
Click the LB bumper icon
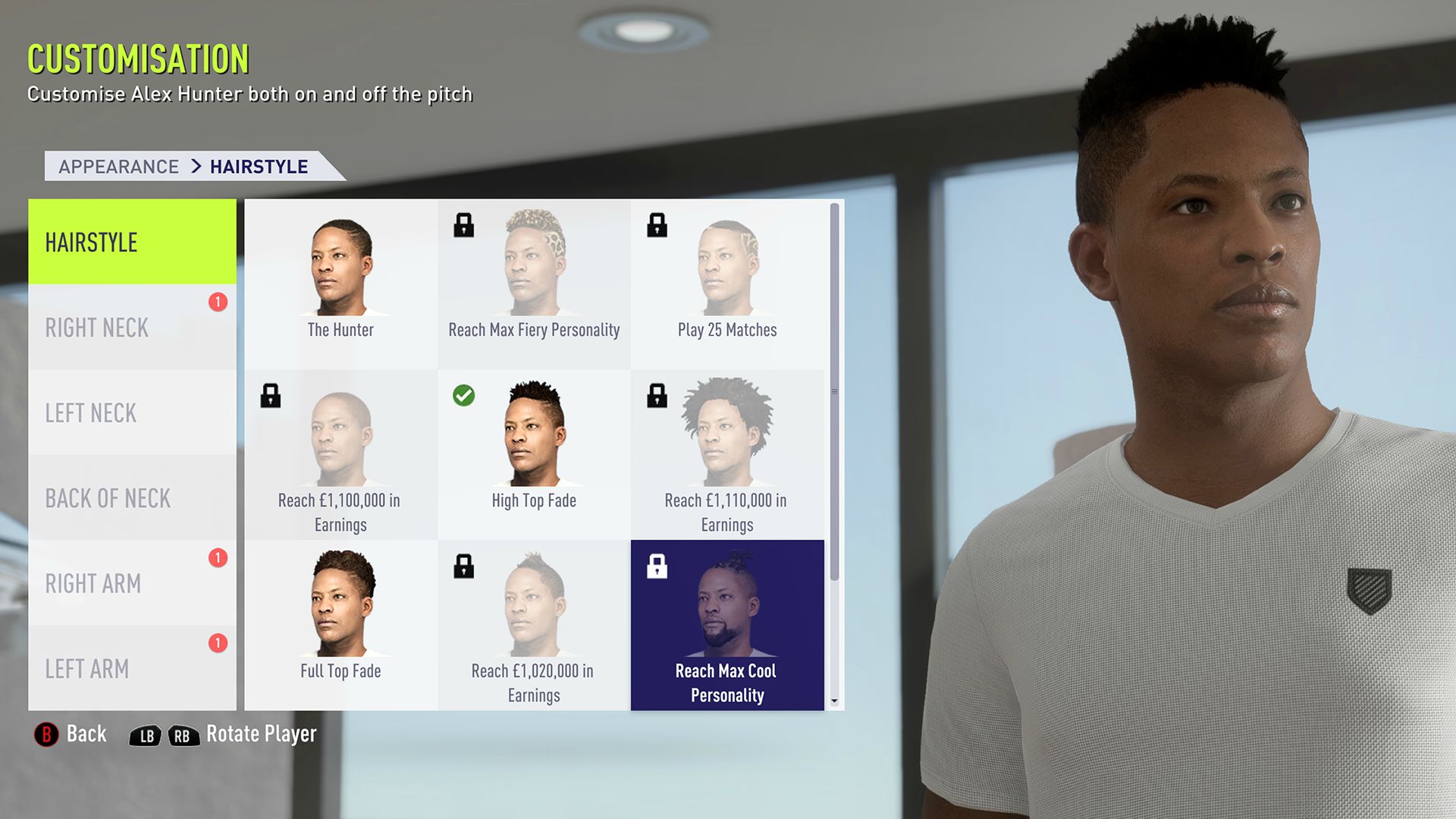[146, 734]
